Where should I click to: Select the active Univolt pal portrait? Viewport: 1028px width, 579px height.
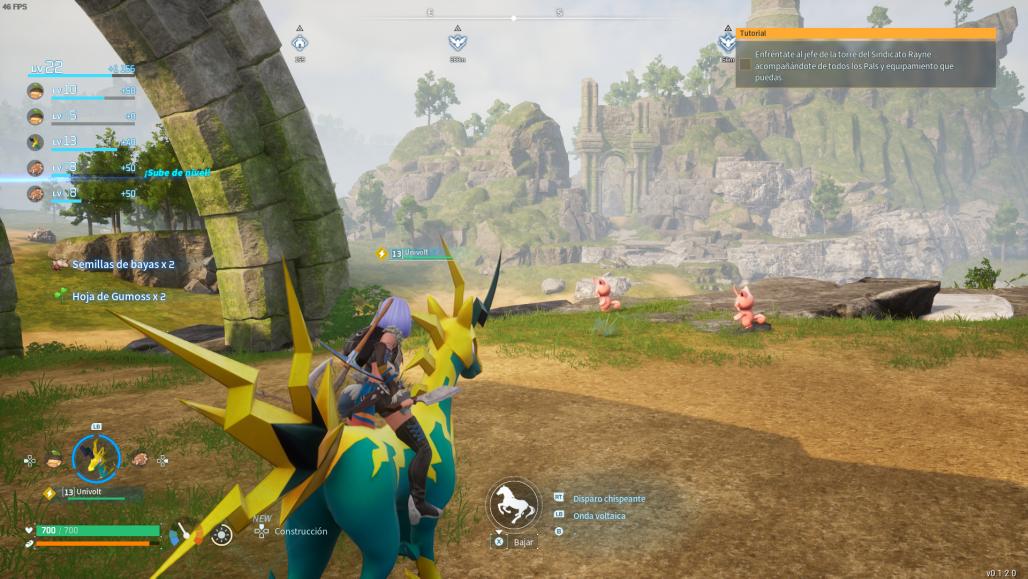(x=96, y=459)
